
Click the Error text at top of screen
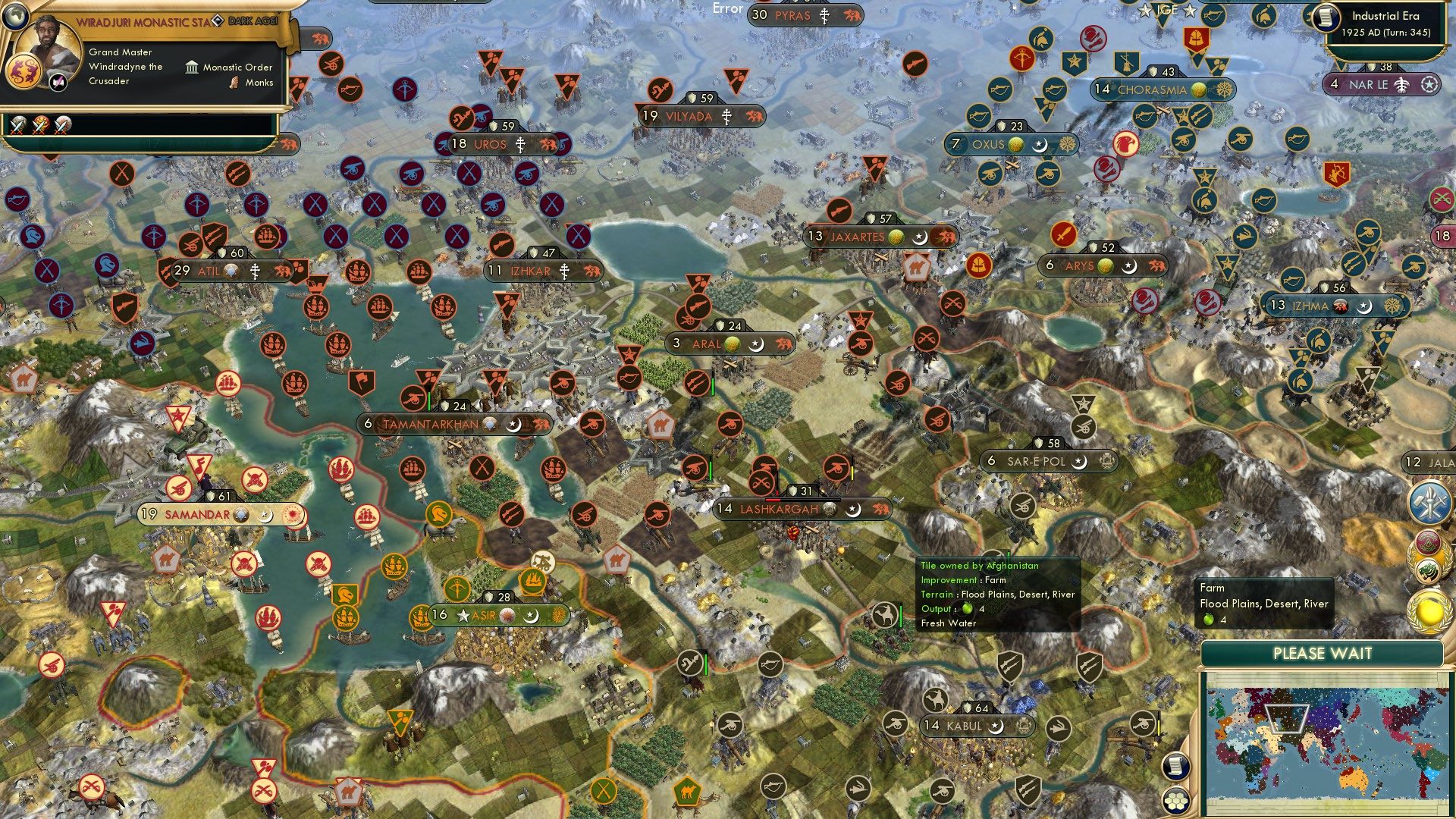tap(726, 9)
